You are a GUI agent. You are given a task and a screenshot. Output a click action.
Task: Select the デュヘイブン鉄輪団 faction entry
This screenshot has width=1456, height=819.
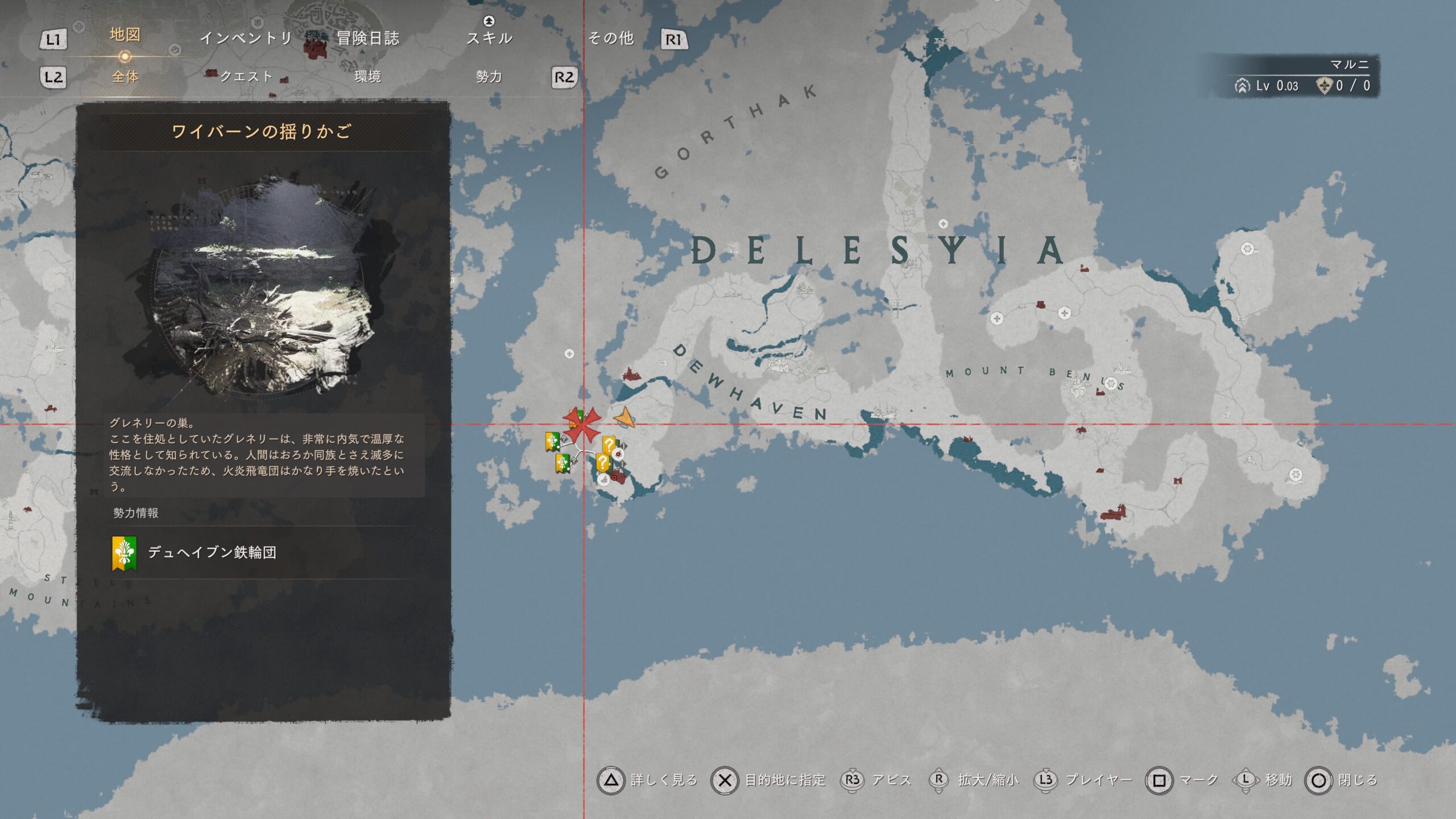pos(212,552)
